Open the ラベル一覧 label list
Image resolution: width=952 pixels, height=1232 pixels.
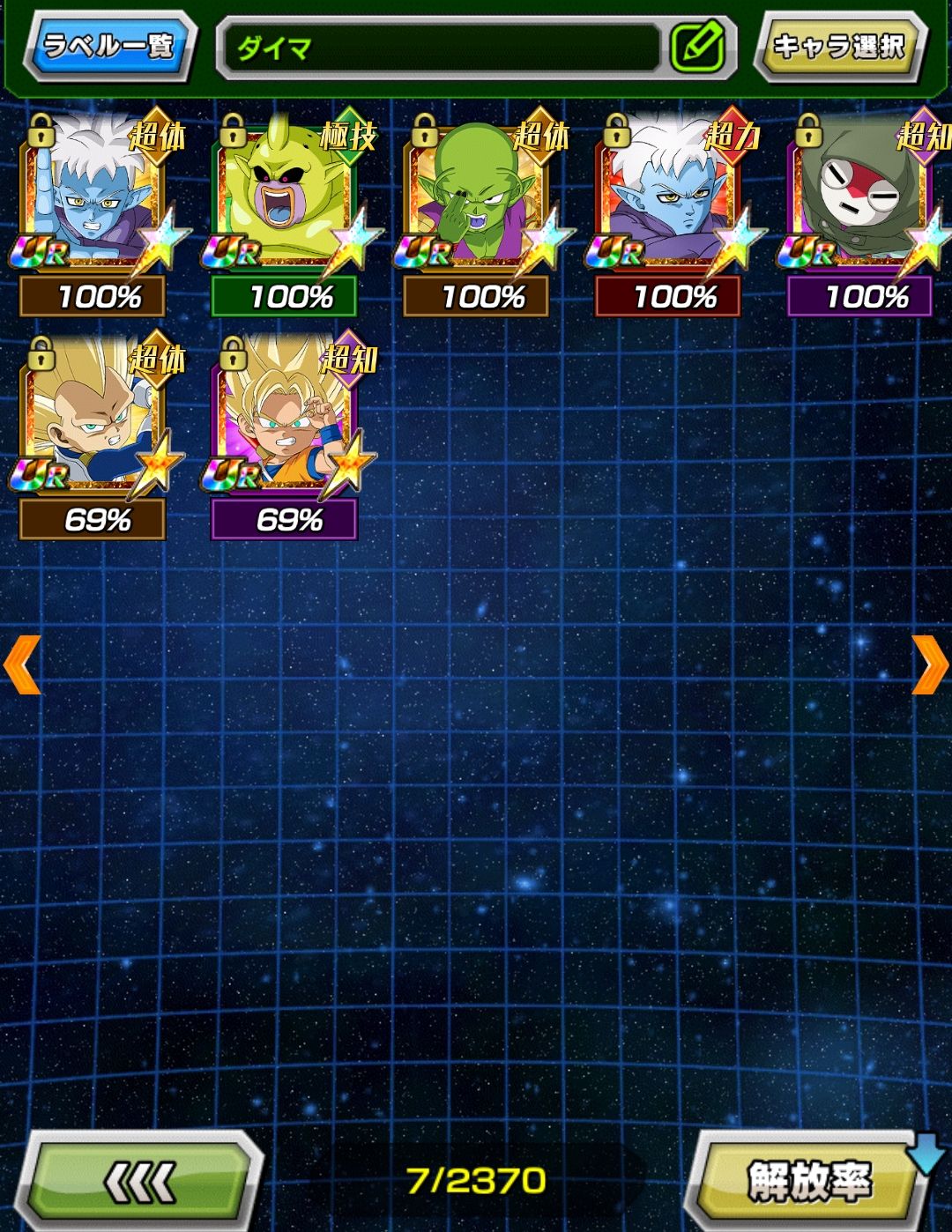pyautogui.click(x=108, y=46)
